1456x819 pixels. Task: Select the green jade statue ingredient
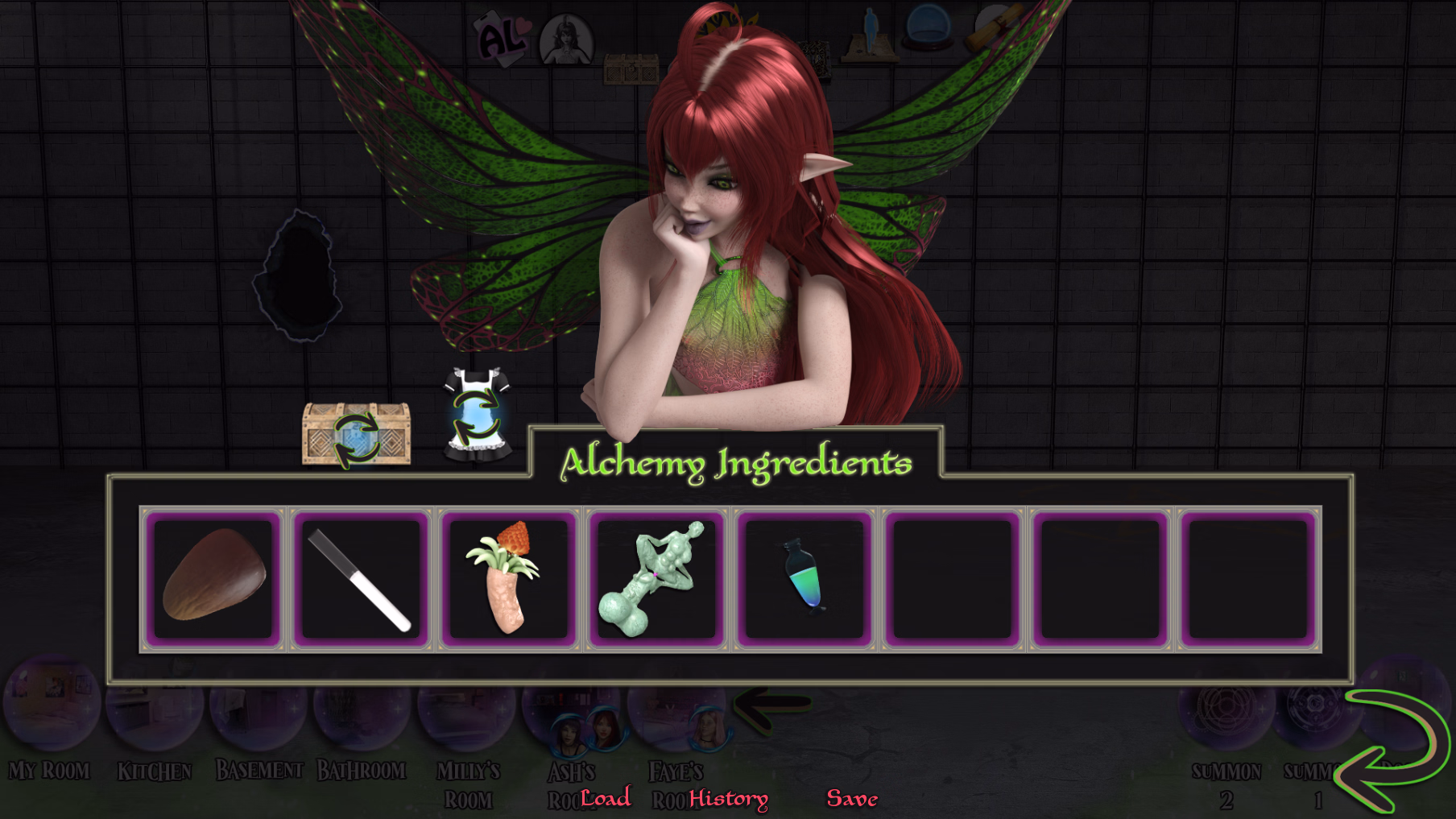click(x=656, y=578)
